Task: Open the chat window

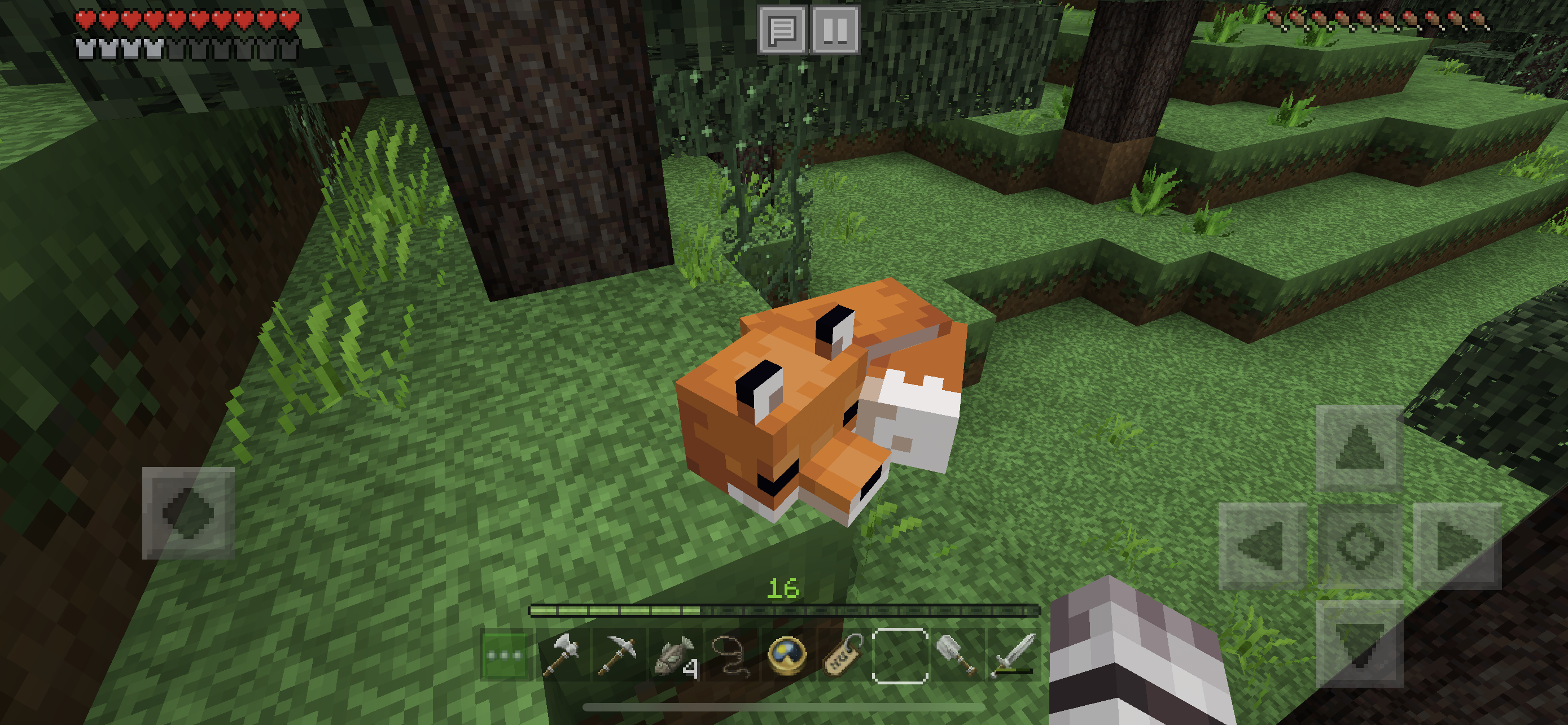Action: click(x=782, y=29)
